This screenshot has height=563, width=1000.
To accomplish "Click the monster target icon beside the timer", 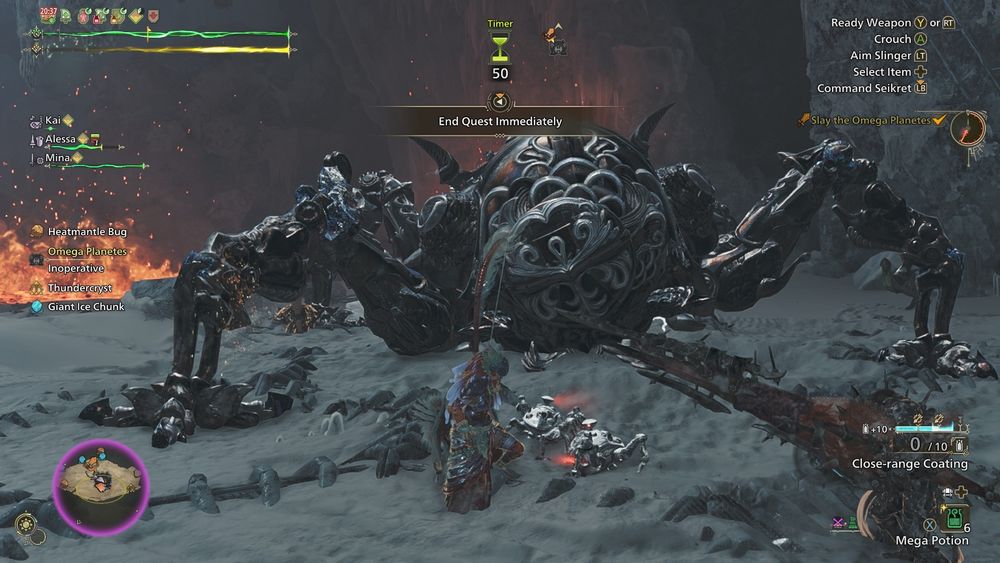I will tap(554, 40).
